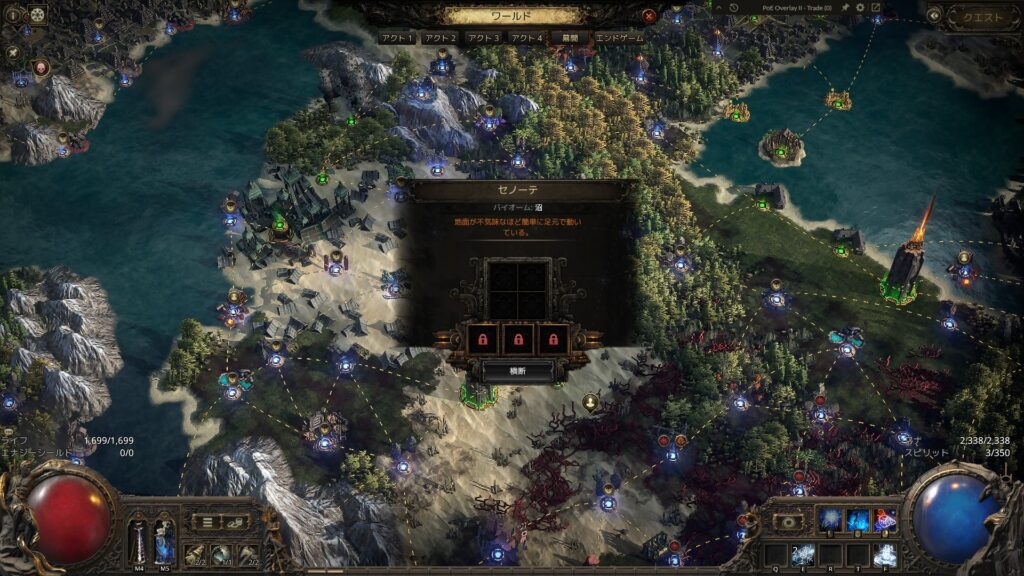Open PoE Overlay settings gear

pyautogui.click(x=859, y=8)
